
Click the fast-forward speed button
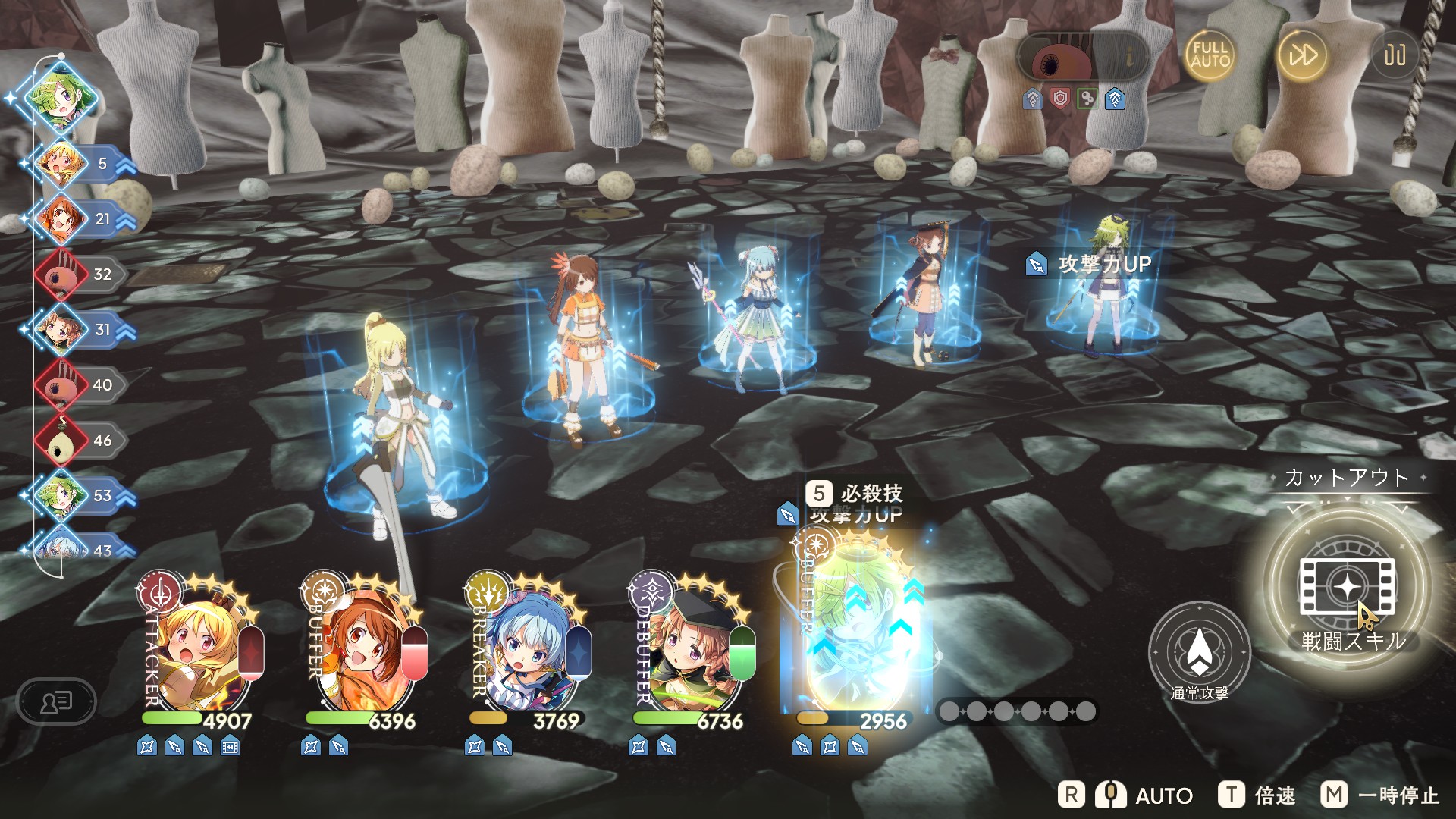1302,55
